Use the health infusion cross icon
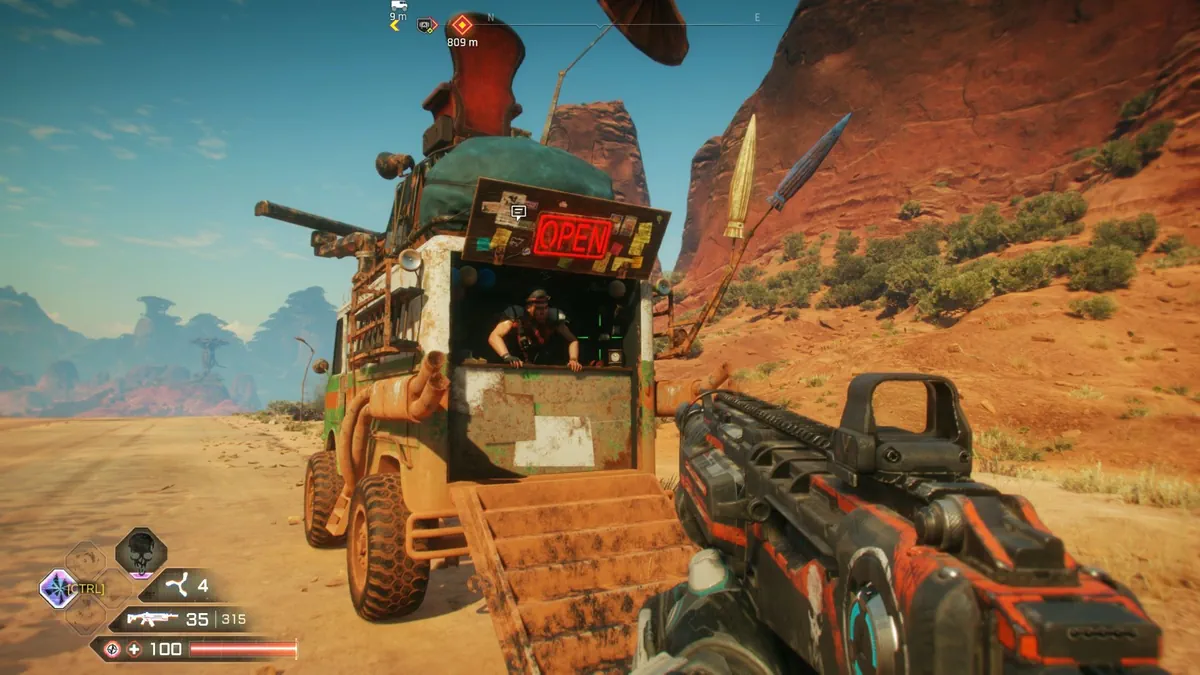1200x675 pixels. pos(134,649)
